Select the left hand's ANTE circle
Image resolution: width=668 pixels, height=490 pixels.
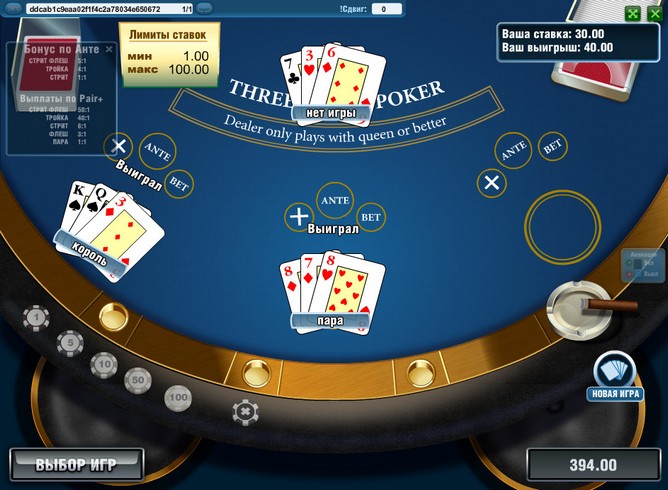click(x=156, y=150)
